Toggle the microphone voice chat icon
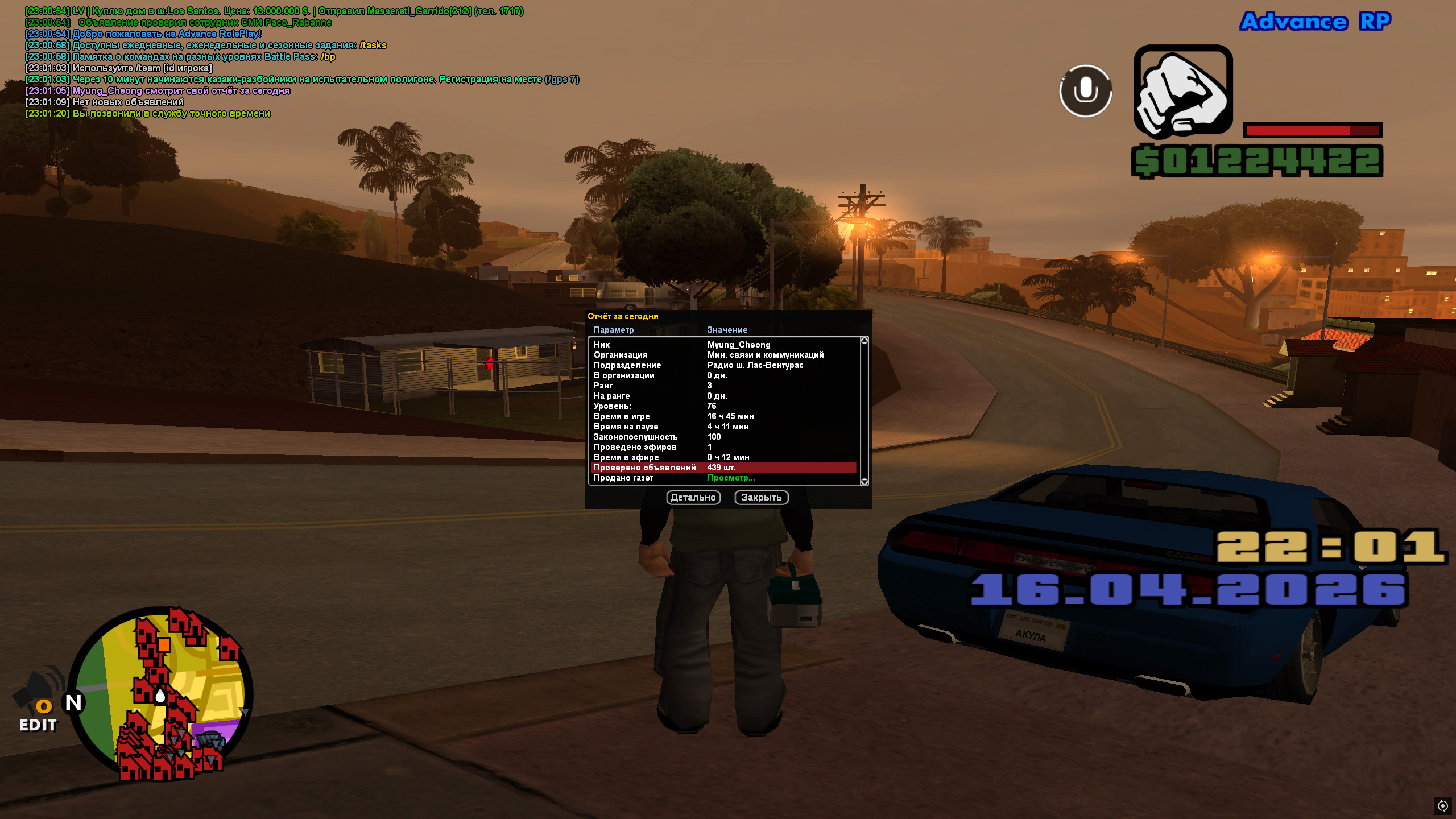The image size is (1456, 819). click(x=1085, y=91)
